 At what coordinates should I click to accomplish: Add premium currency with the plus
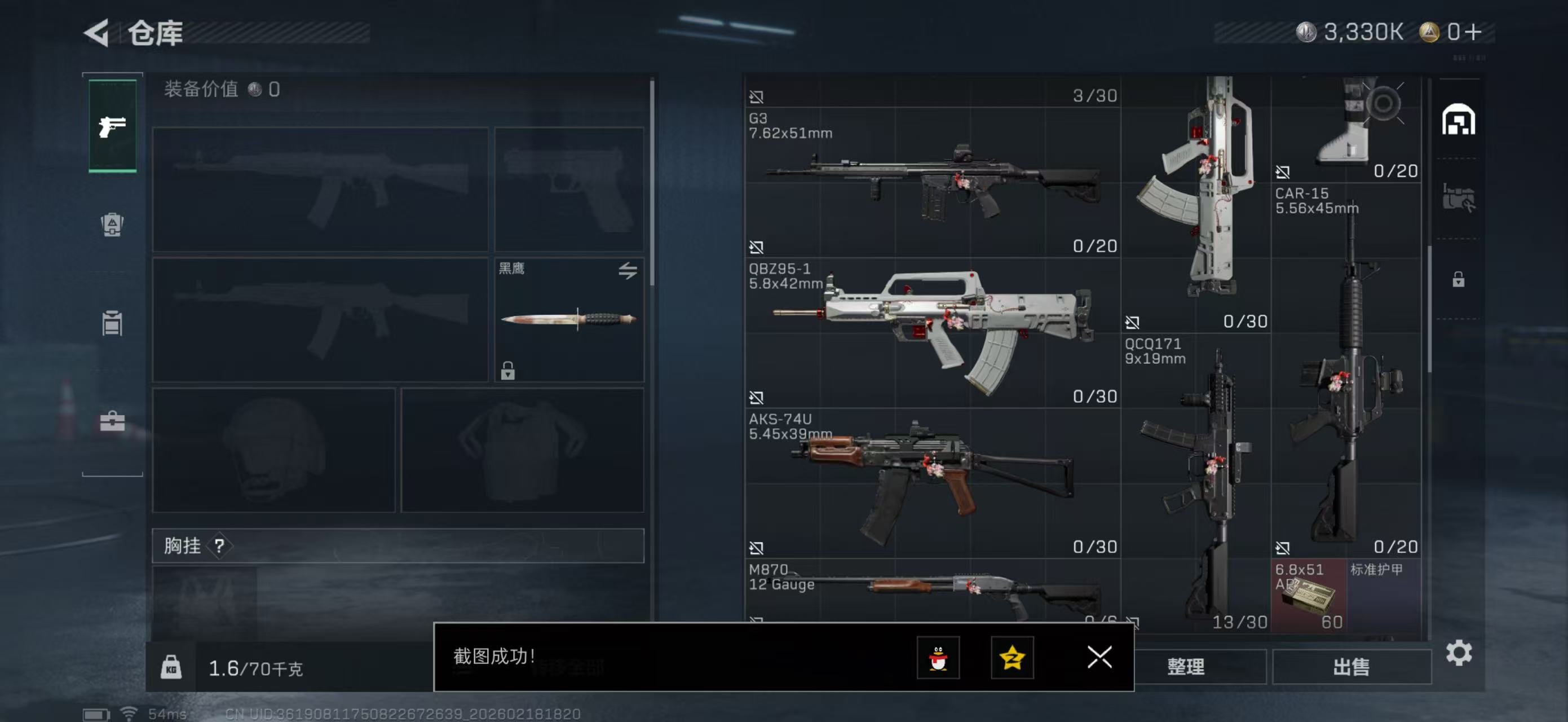click(x=1474, y=32)
